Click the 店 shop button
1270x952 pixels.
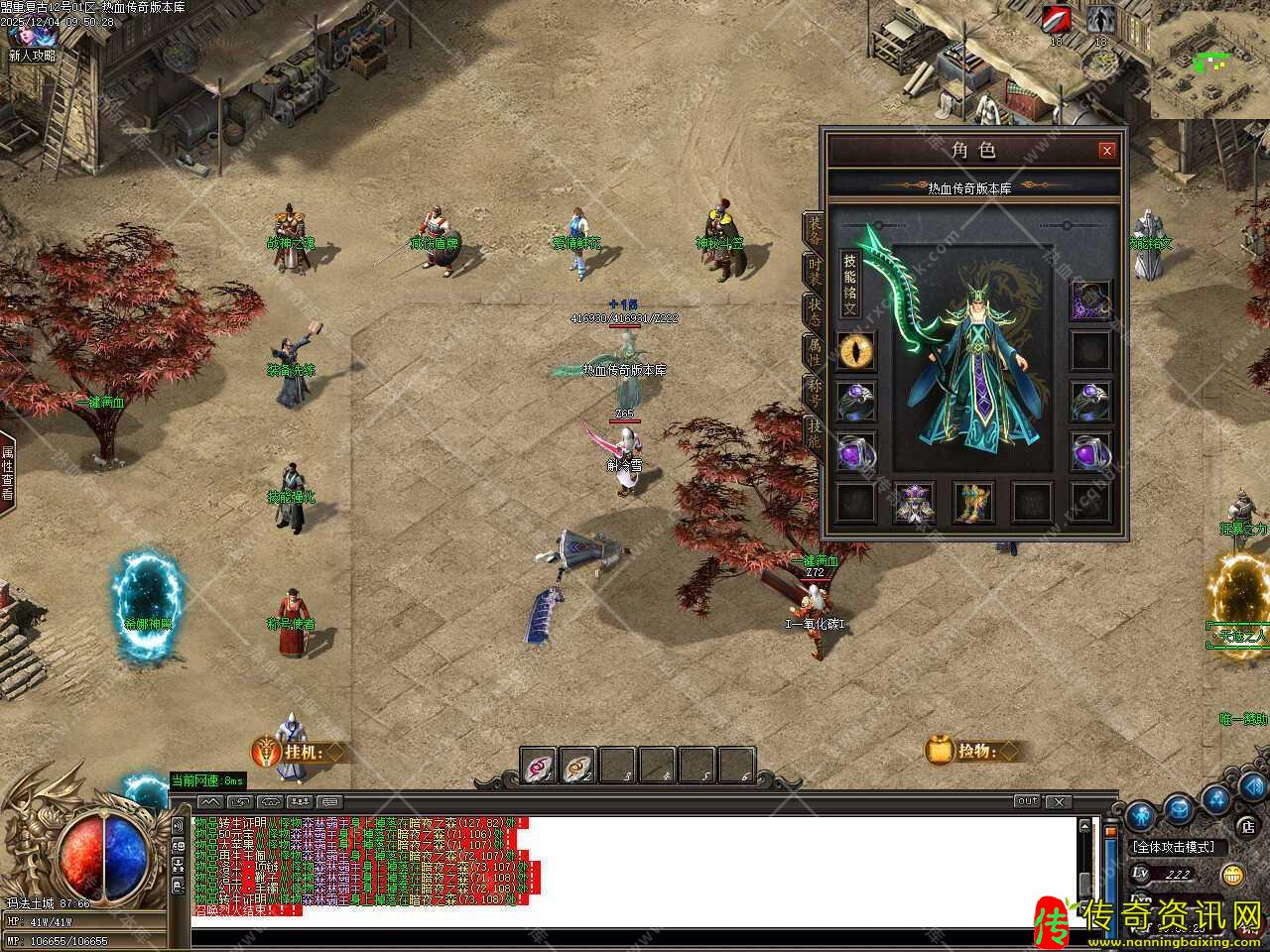(1247, 825)
